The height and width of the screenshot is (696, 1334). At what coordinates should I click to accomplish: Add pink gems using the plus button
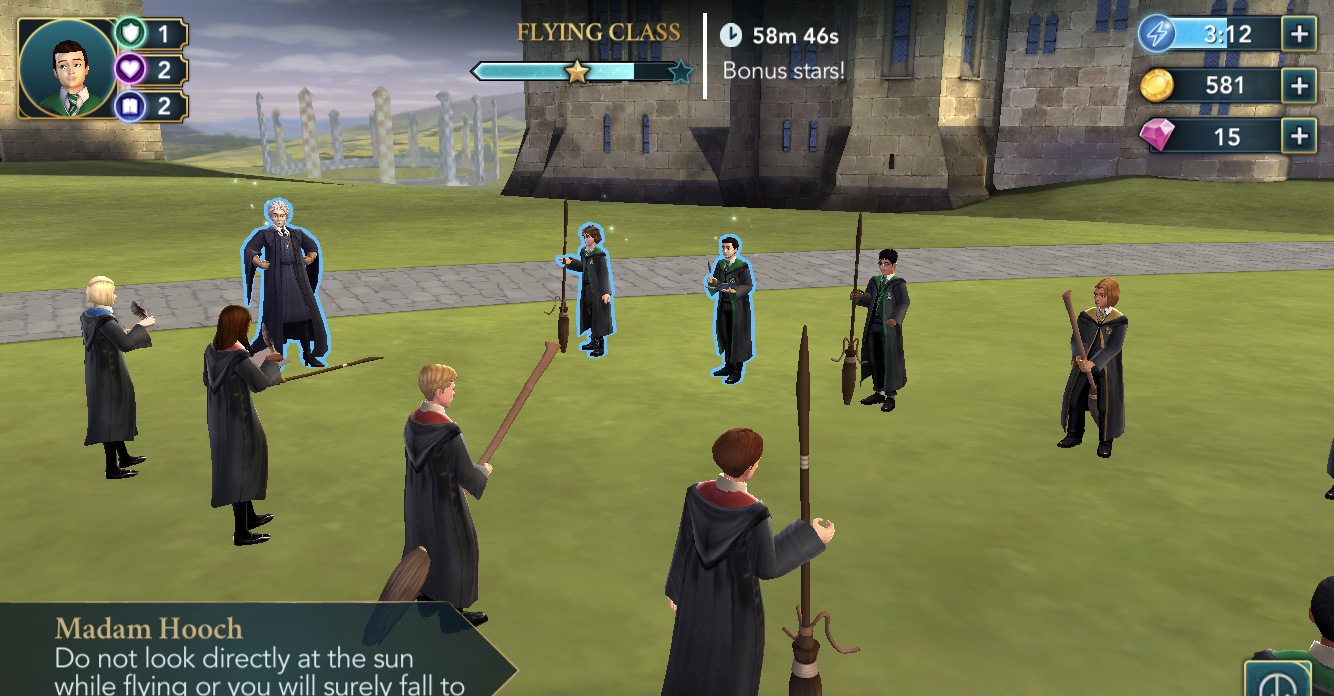point(1299,136)
